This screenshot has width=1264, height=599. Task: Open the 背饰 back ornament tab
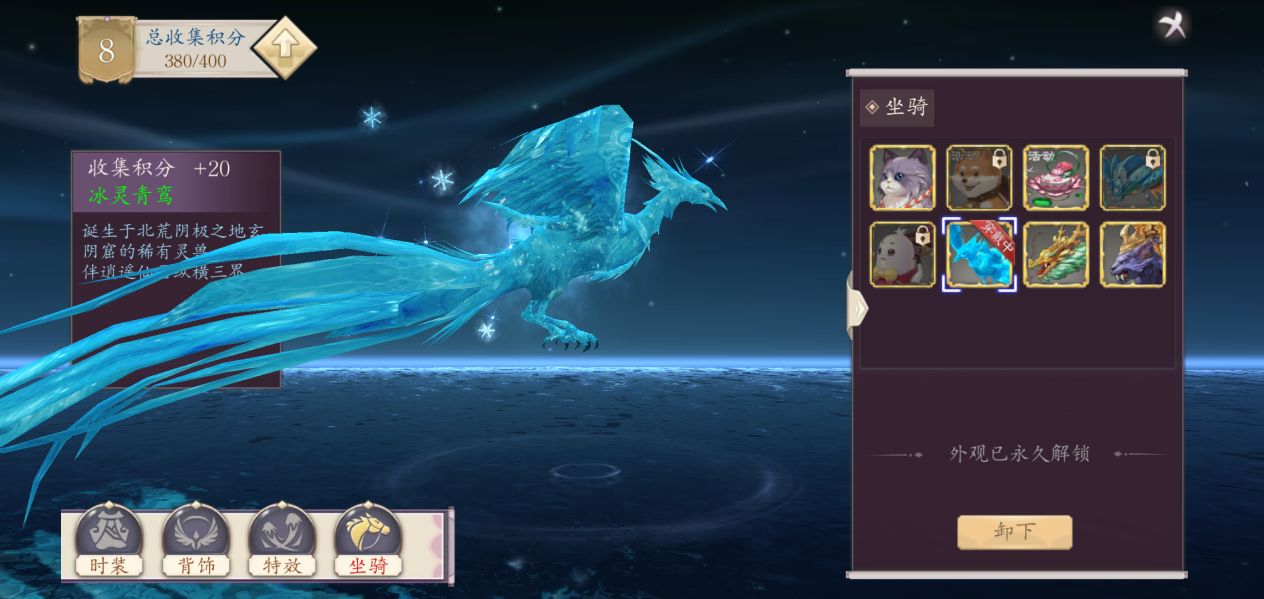[196, 541]
